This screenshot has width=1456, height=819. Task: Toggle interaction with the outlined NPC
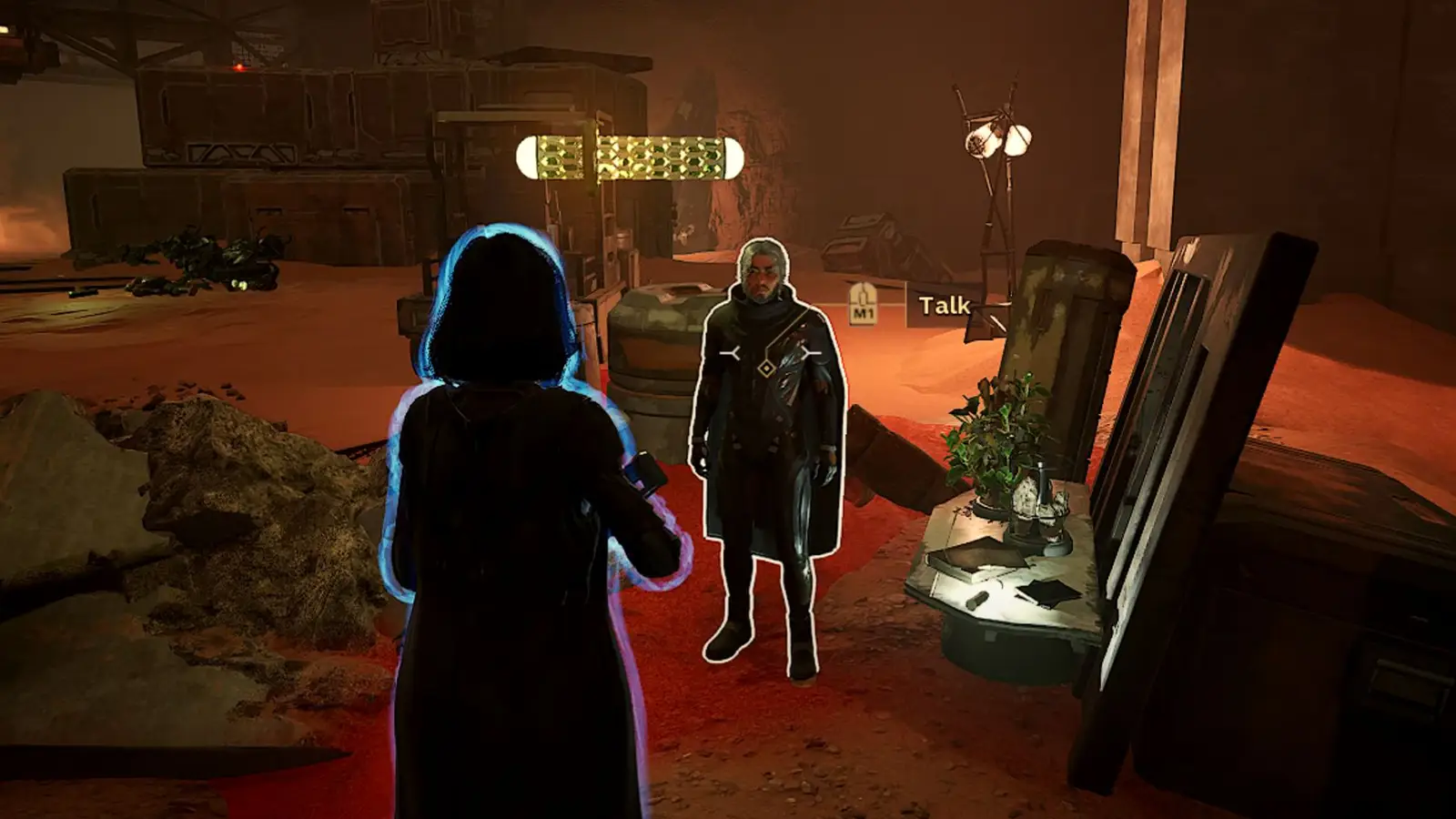coord(773,437)
